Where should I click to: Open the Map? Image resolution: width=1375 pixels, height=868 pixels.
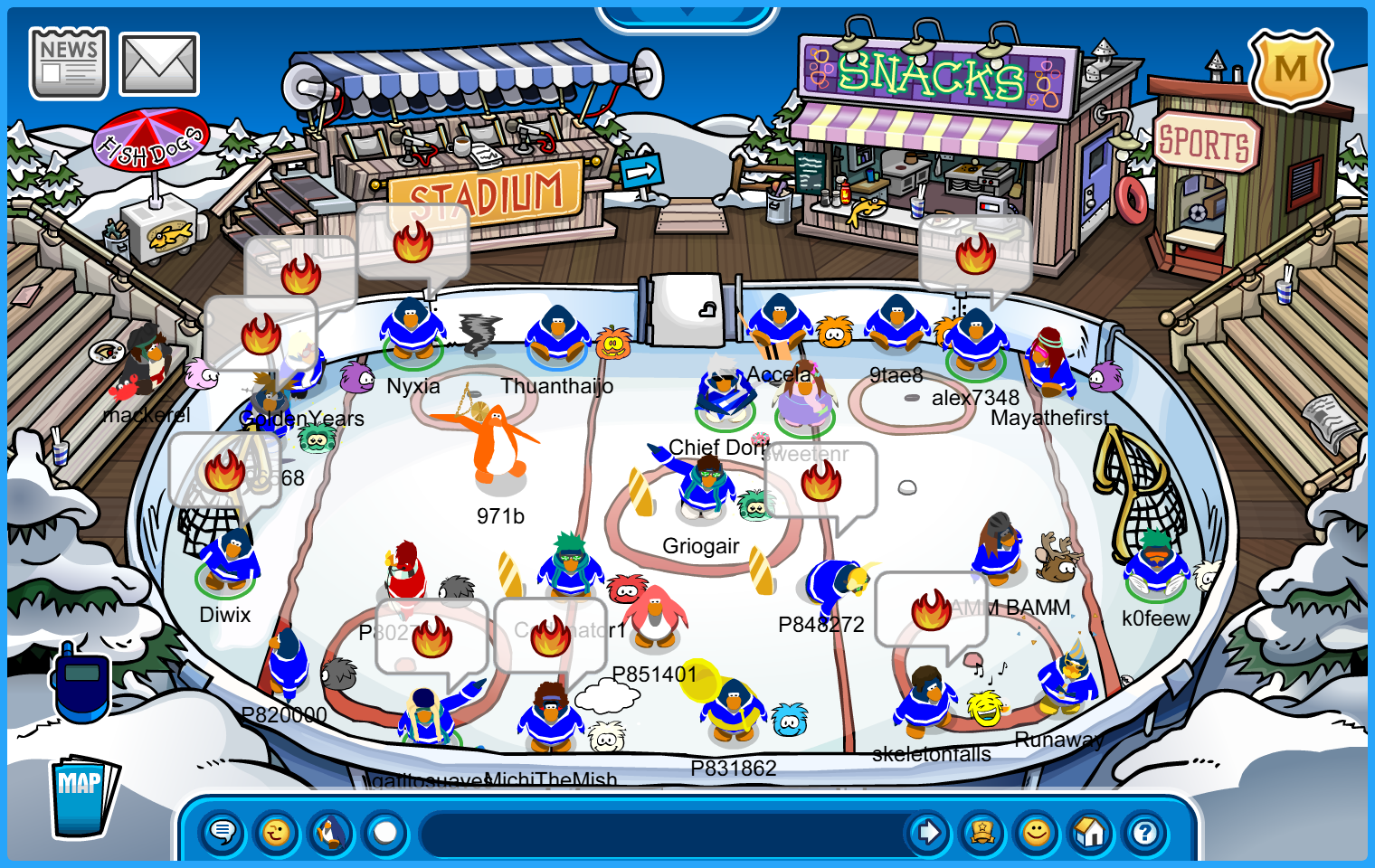(82, 796)
